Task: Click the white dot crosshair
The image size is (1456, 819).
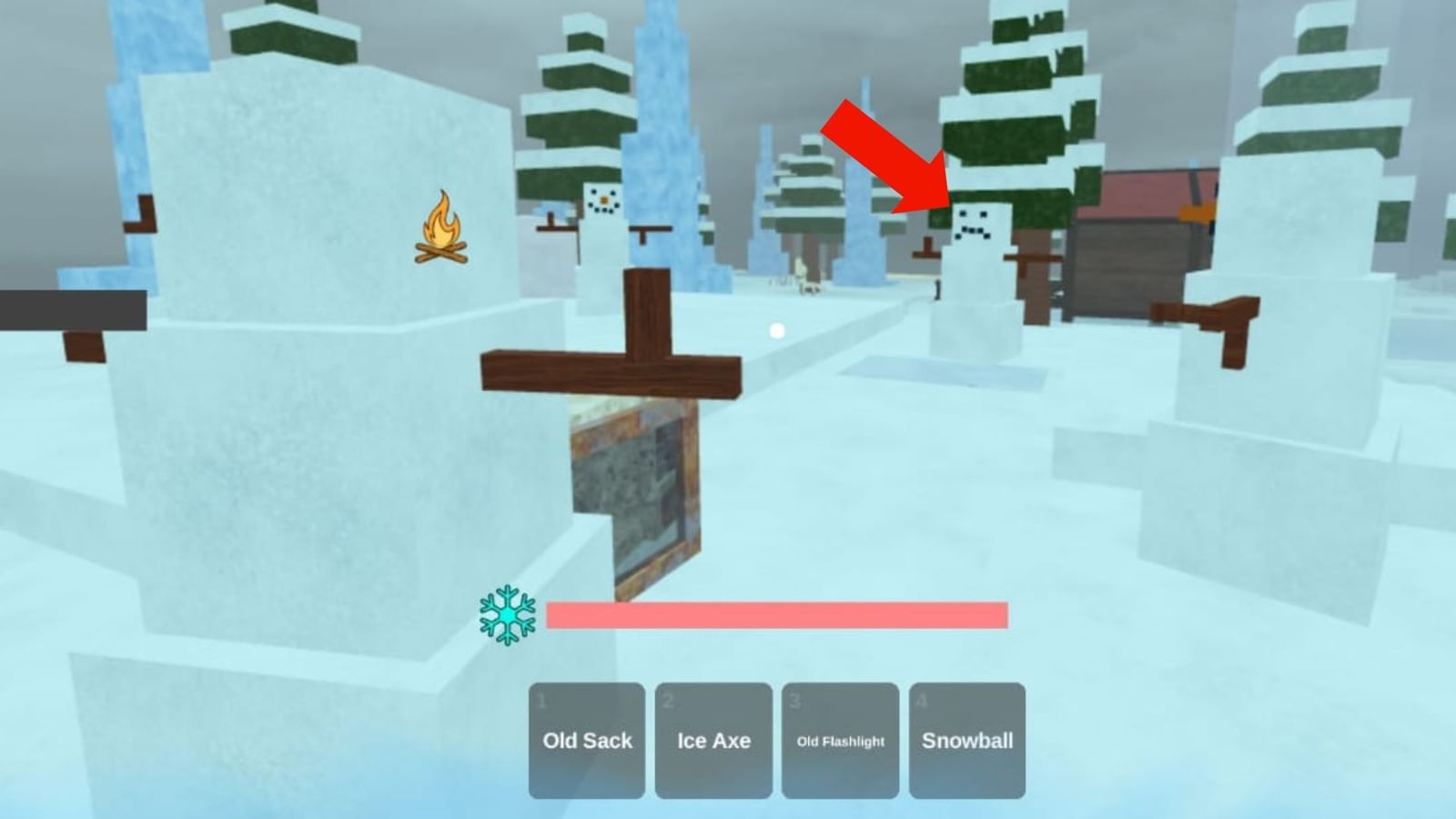Action: click(x=776, y=329)
